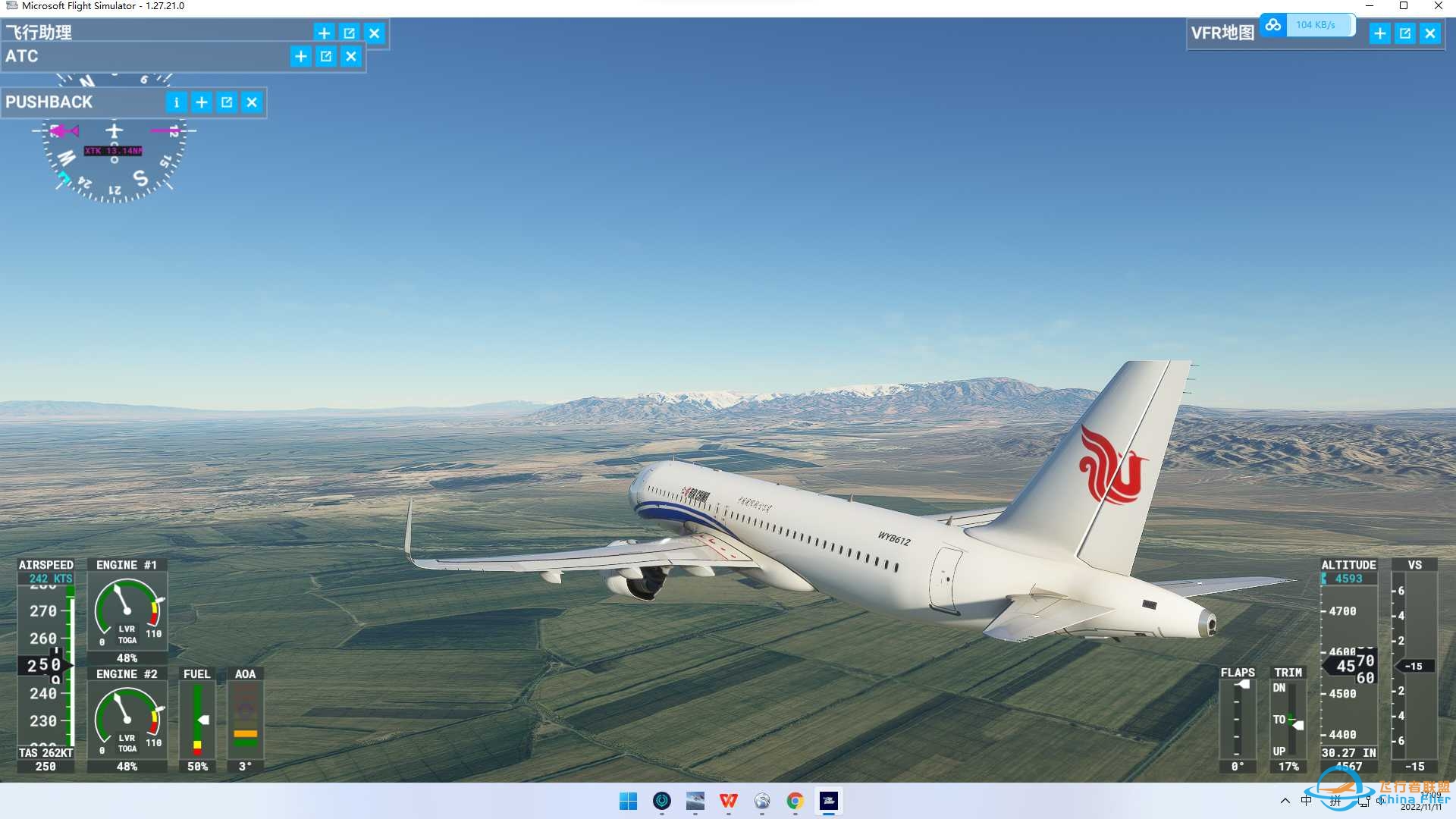Minimize the Flight Simulator window
Image resolution: width=1456 pixels, height=819 pixels.
(1370, 6)
